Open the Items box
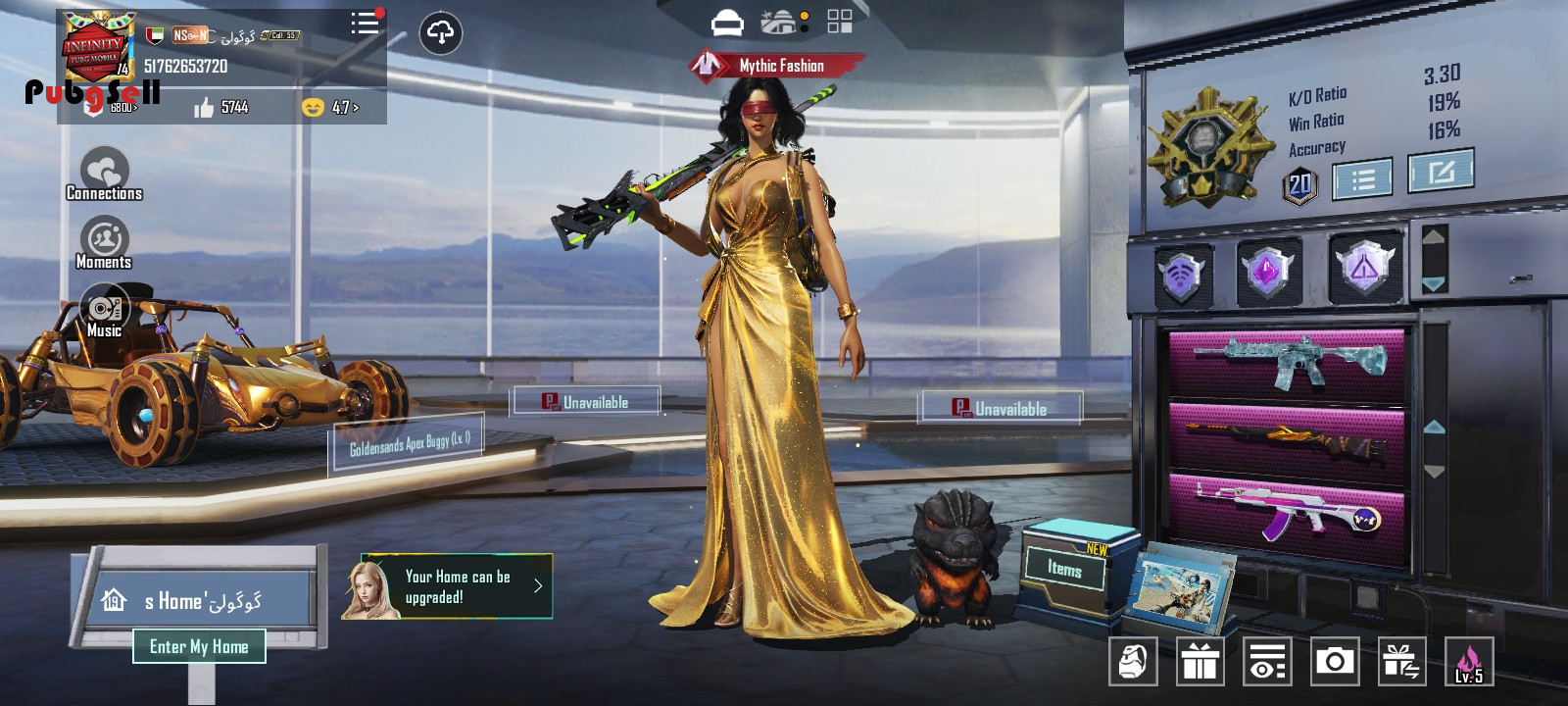Image resolution: width=1568 pixels, height=706 pixels. (1065, 568)
